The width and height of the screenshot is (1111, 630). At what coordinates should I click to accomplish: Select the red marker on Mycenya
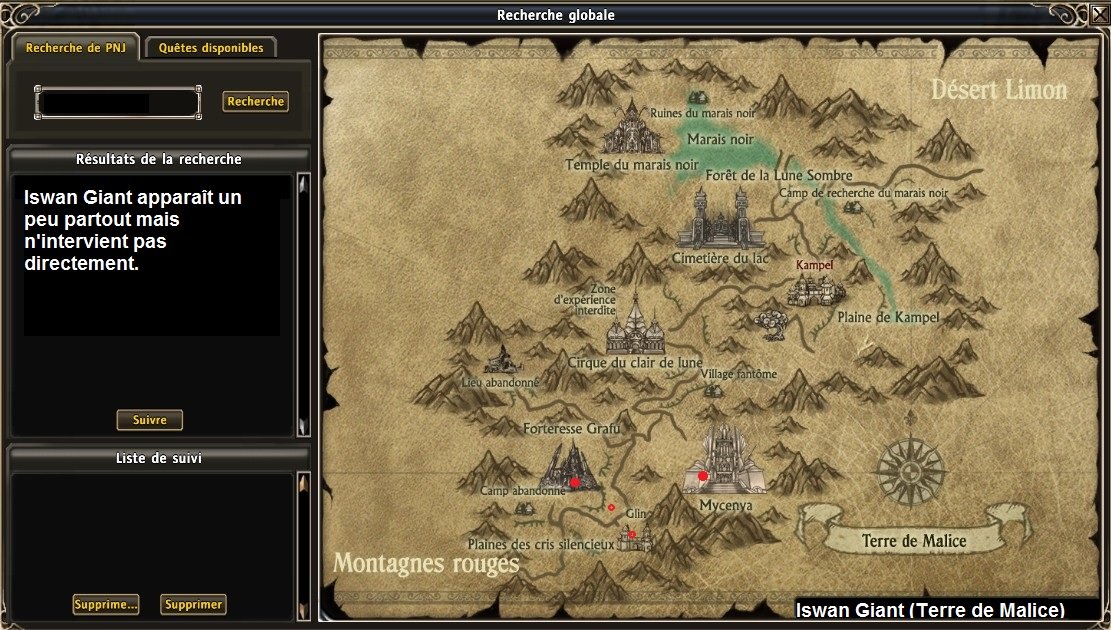703,476
